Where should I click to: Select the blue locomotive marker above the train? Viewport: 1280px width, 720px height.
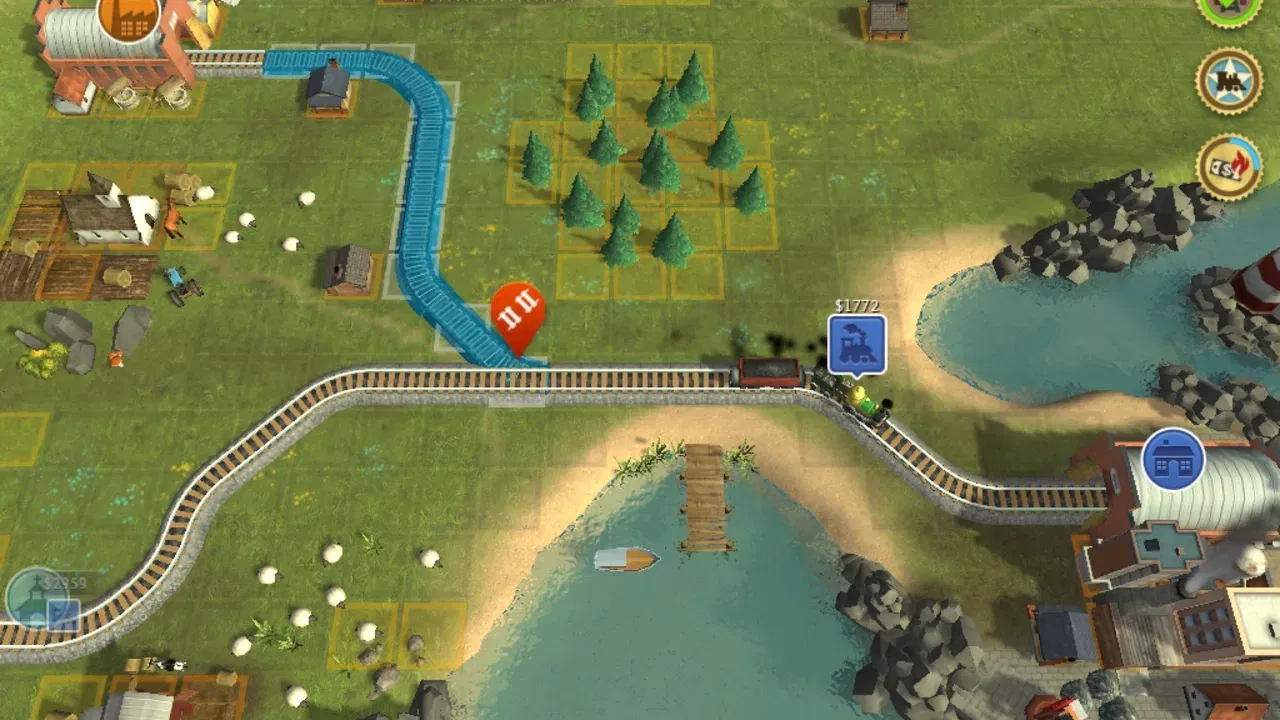click(x=857, y=345)
